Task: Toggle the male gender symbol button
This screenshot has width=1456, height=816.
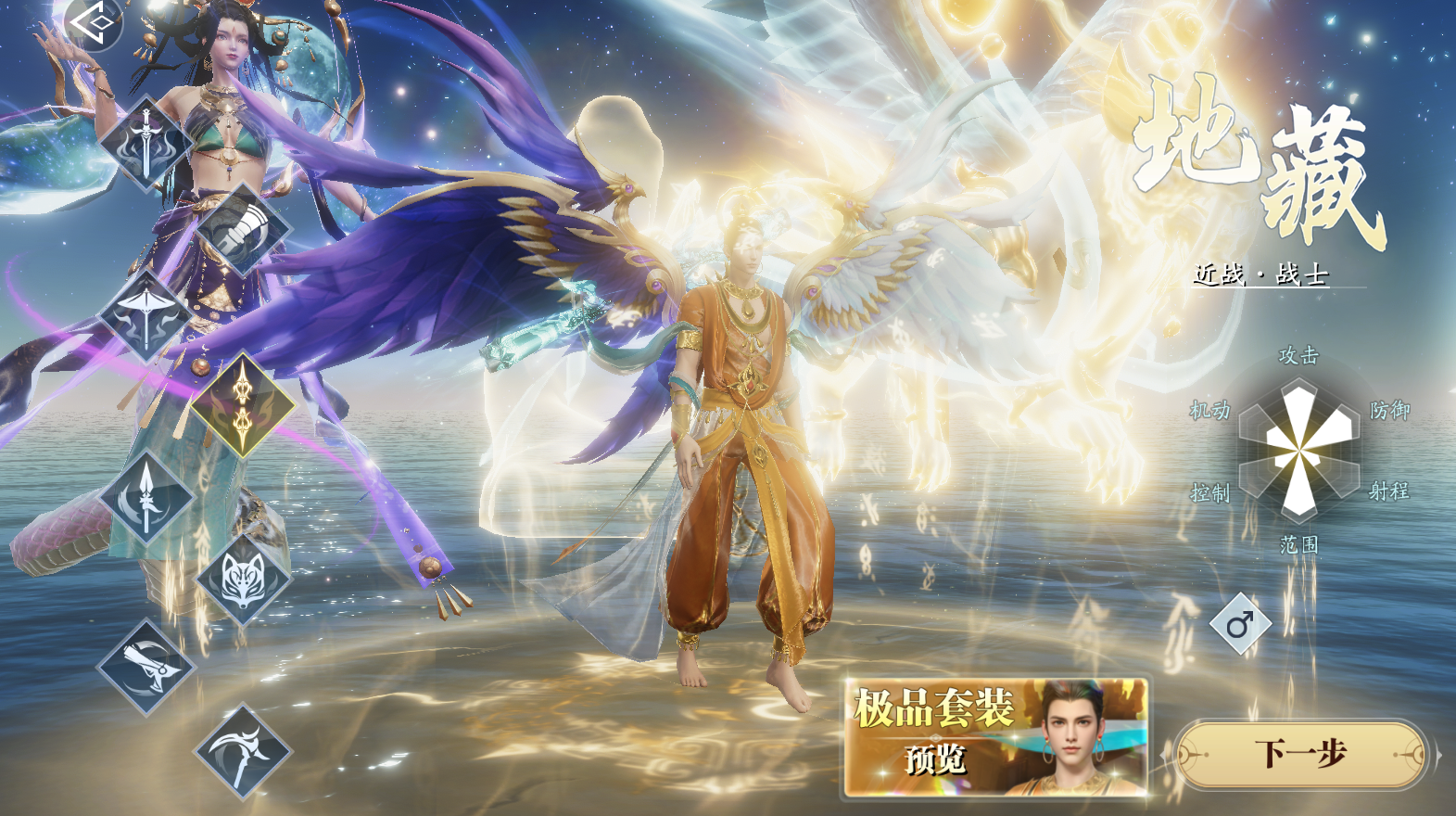Action: click(1240, 624)
